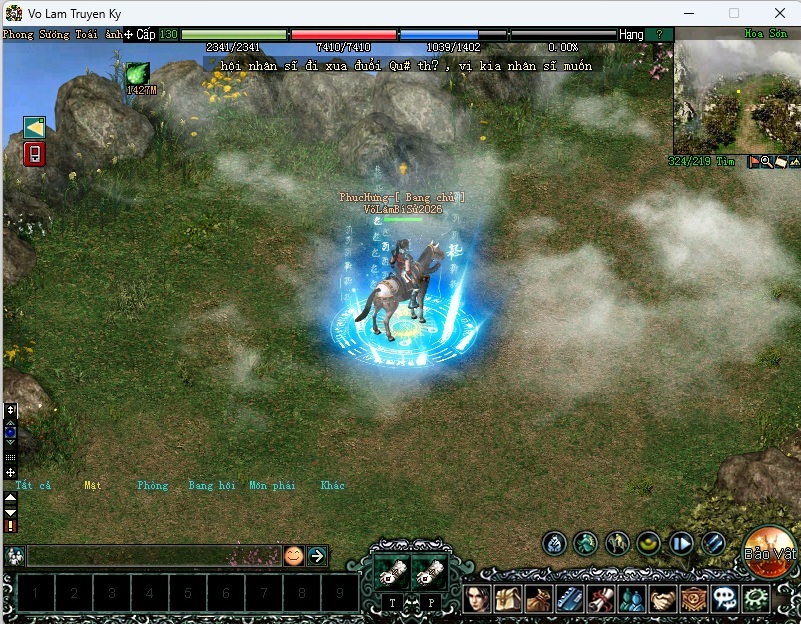801x624 pixels.
Task: Open the two-figures team icon
Action: pyautogui.click(x=632, y=599)
